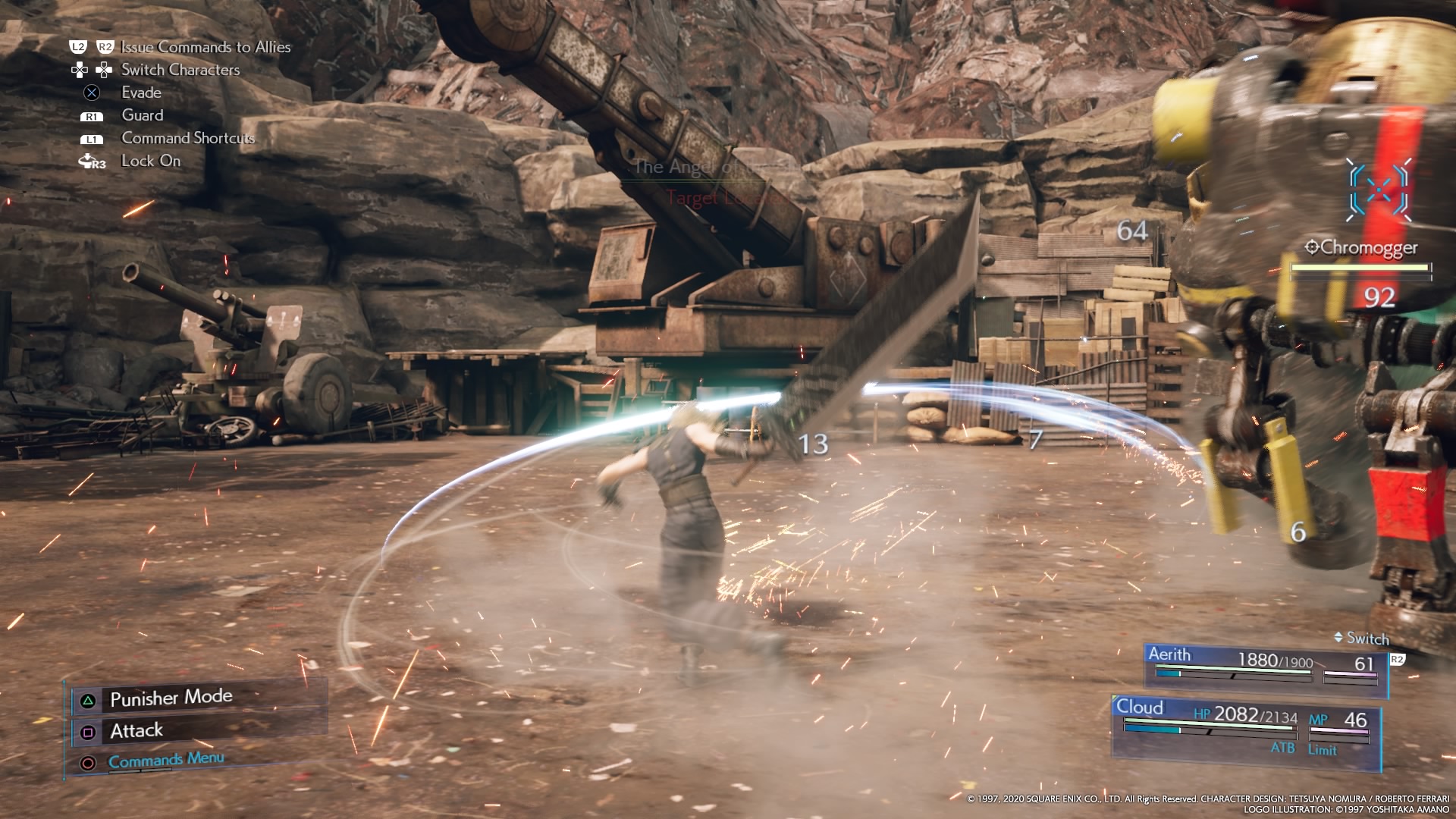Select Cloud's party status panel

click(x=1245, y=726)
